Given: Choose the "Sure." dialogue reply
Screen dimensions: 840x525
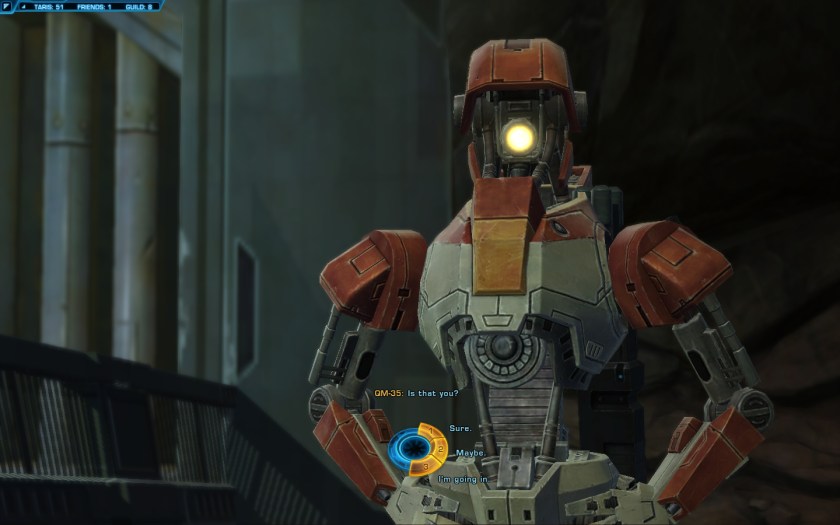Looking at the screenshot, I should tap(459, 428).
